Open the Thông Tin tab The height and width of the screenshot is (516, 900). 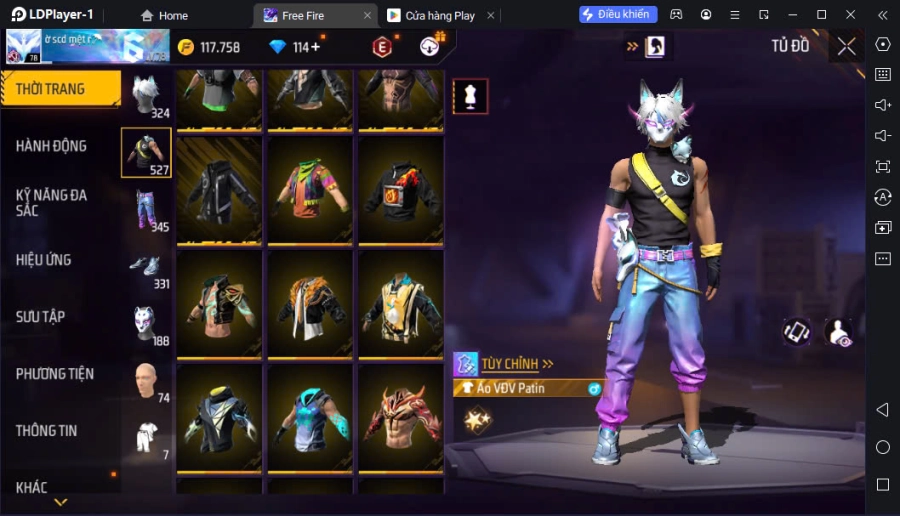47,431
